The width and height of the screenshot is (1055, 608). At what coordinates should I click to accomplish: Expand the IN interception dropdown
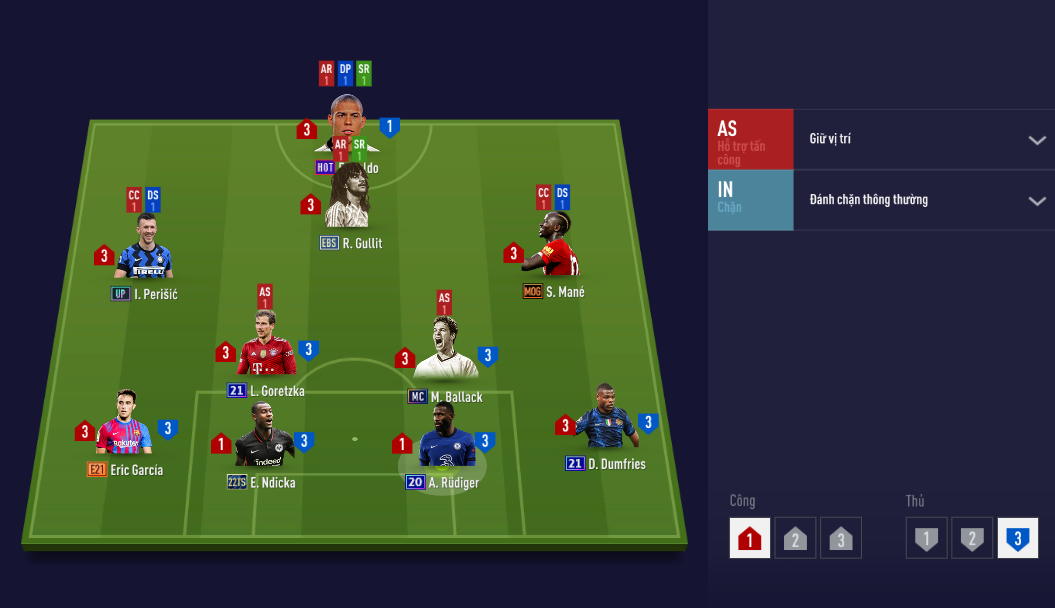coord(1036,201)
